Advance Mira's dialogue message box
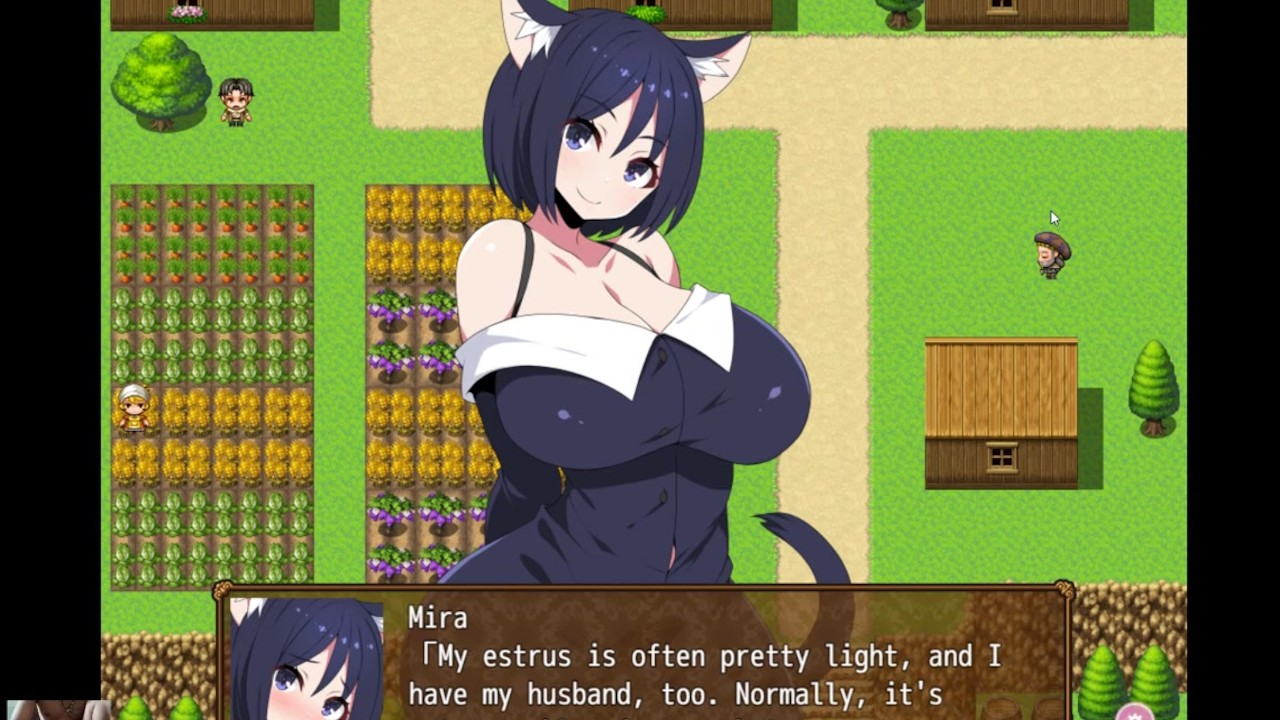 click(700, 660)
